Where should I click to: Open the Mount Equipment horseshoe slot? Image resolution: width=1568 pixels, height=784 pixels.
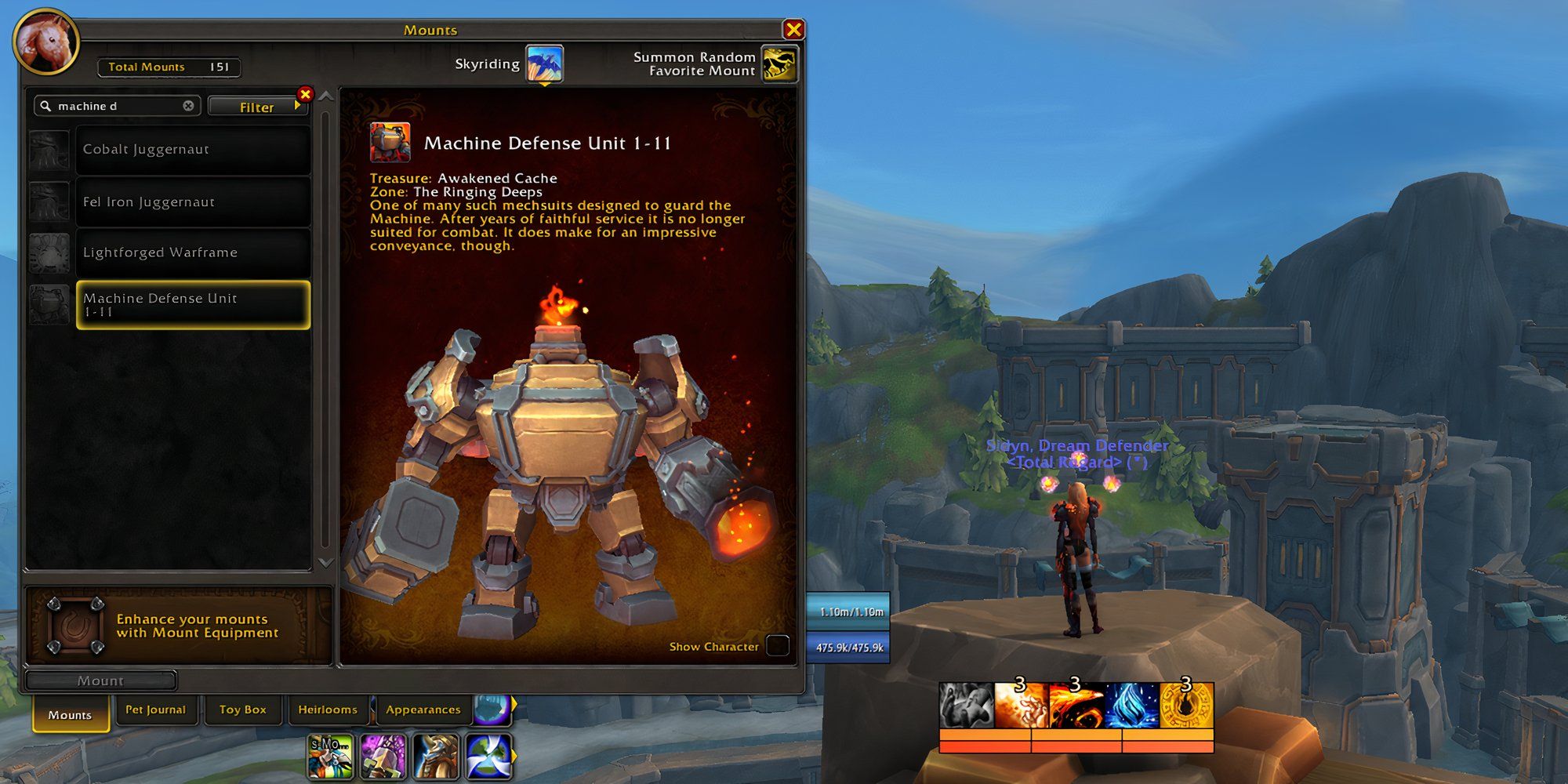[74, 625]
